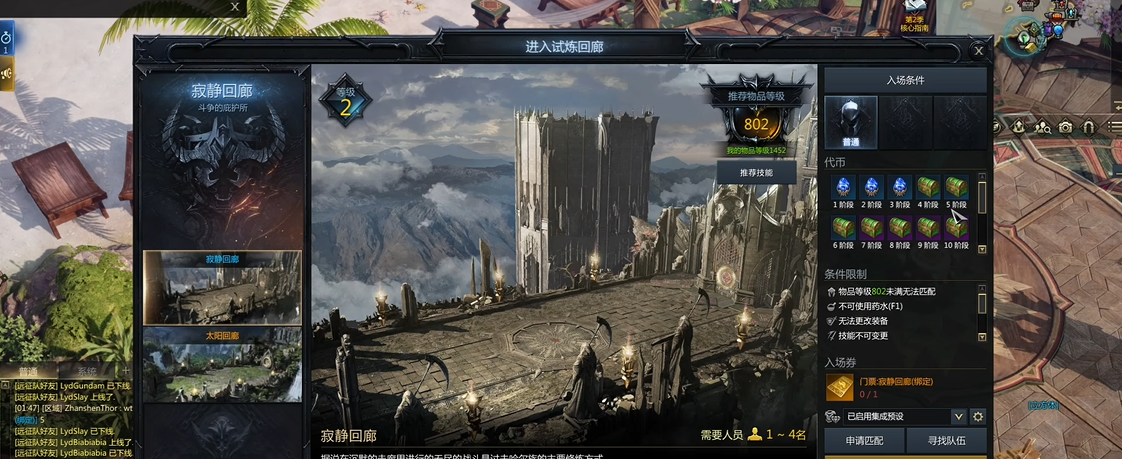Open the 第2季 核心指南 guide icon
This screenshot has width=1122, height=459.
click(x=914, y=14)
